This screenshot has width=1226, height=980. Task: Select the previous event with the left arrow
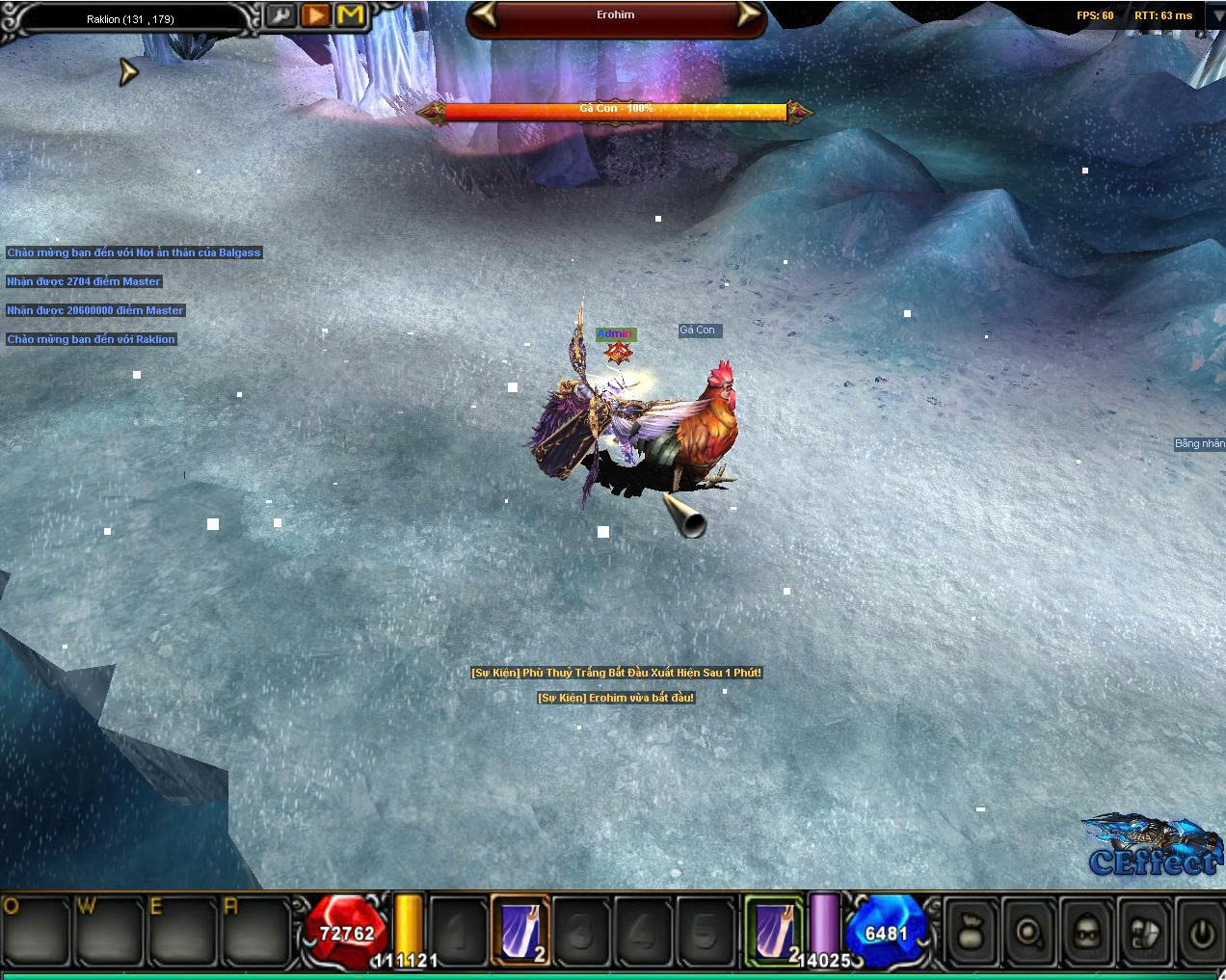point(484,15)
